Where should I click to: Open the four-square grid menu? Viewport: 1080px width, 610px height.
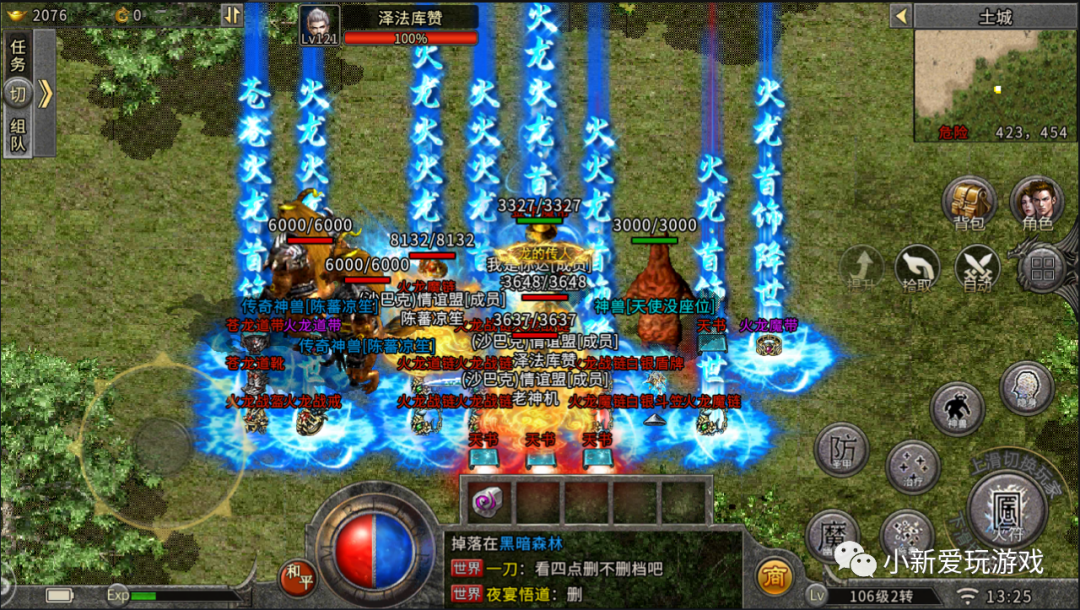click(x=1044, y=268)
